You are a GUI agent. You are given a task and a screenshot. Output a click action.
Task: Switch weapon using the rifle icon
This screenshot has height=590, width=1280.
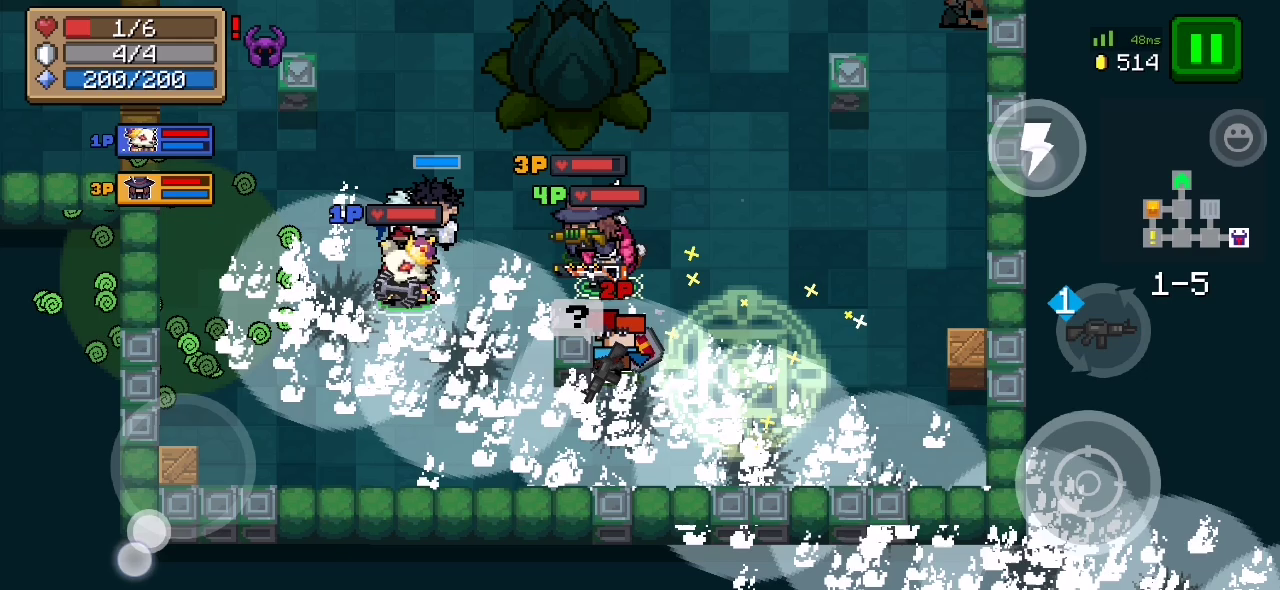click(x=1102, y=331)
